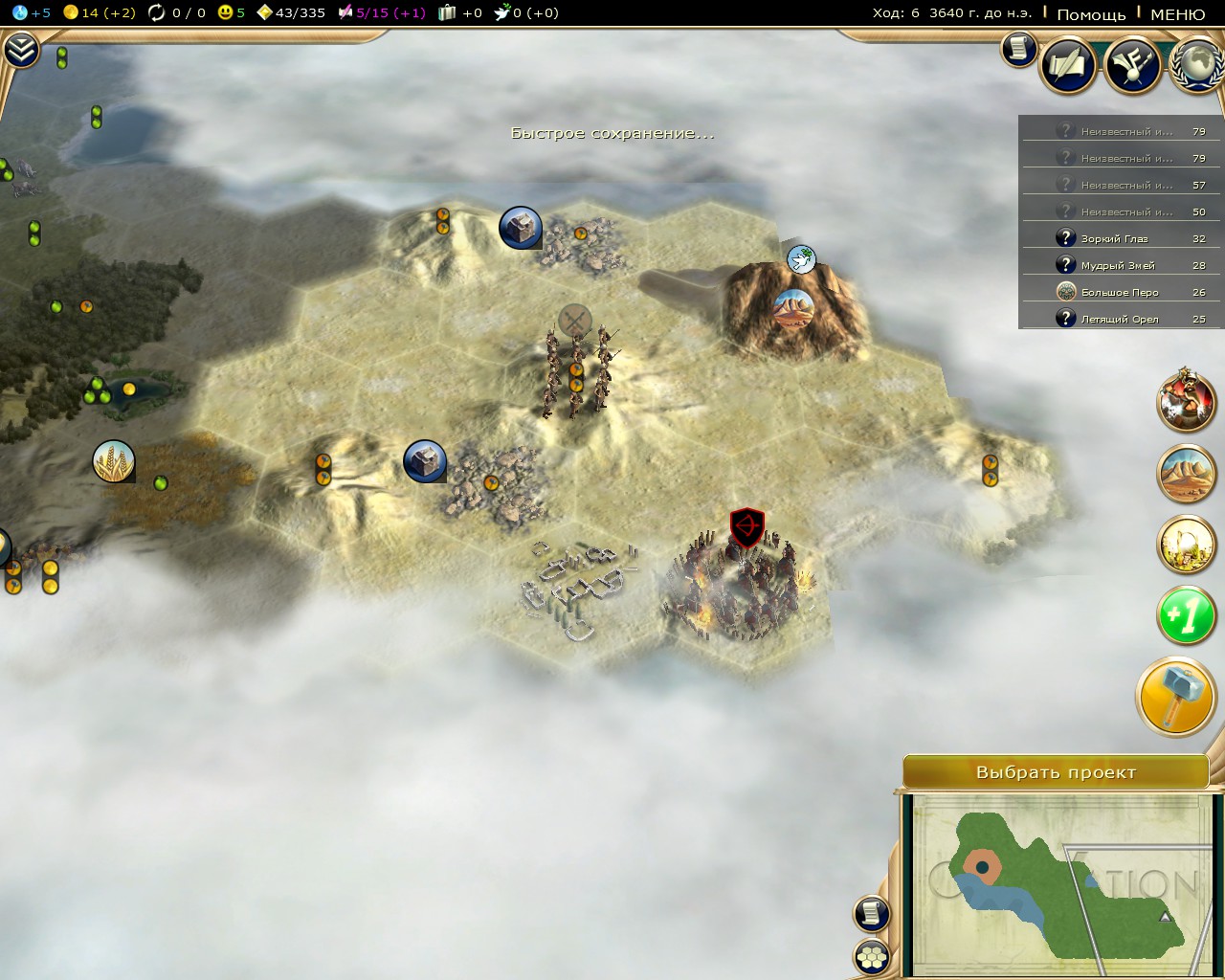Screen dimensions: 1225x980
Task: Open the globe with laurels diplomacy button
Action: [x=1196, y=65]
